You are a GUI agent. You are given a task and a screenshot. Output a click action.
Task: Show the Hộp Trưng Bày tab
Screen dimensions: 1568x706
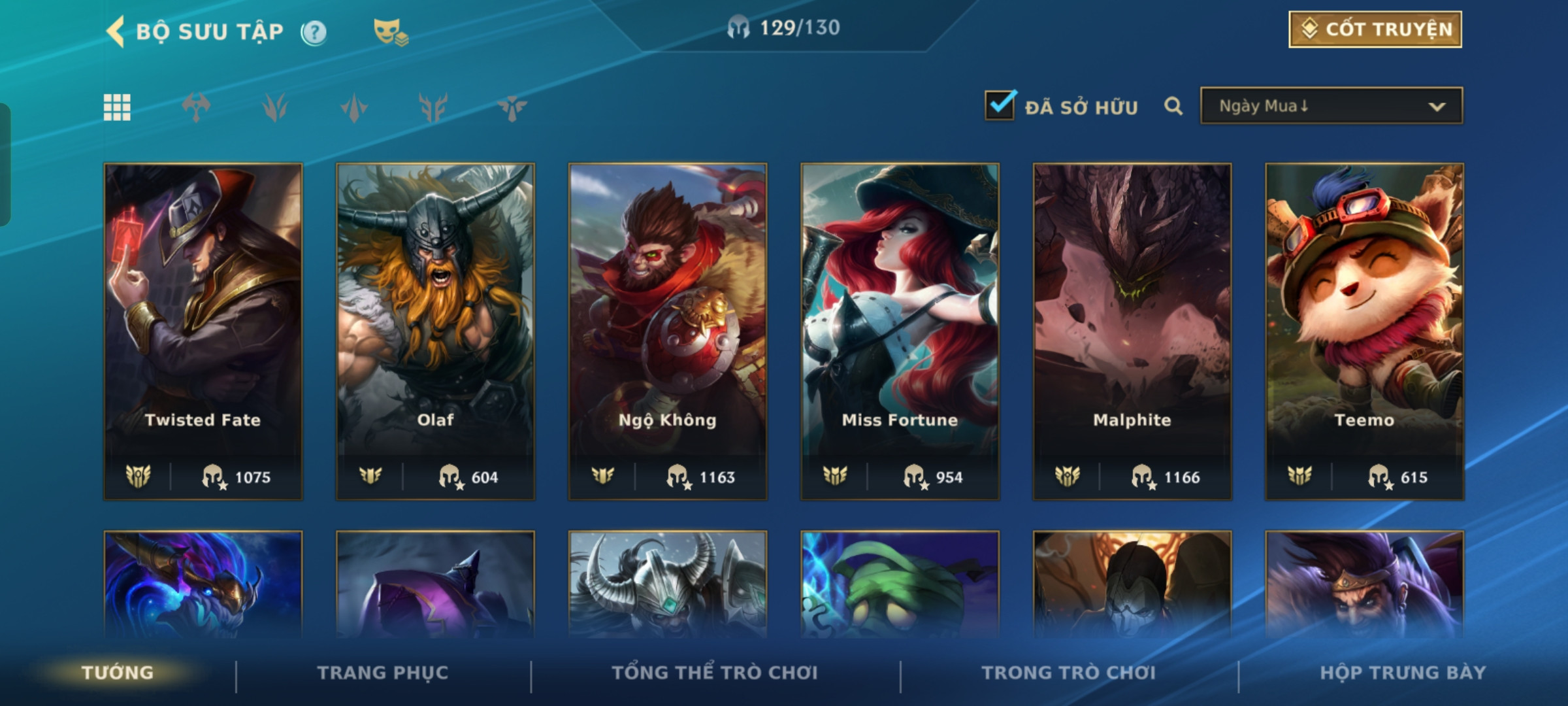pos(1403,673)
